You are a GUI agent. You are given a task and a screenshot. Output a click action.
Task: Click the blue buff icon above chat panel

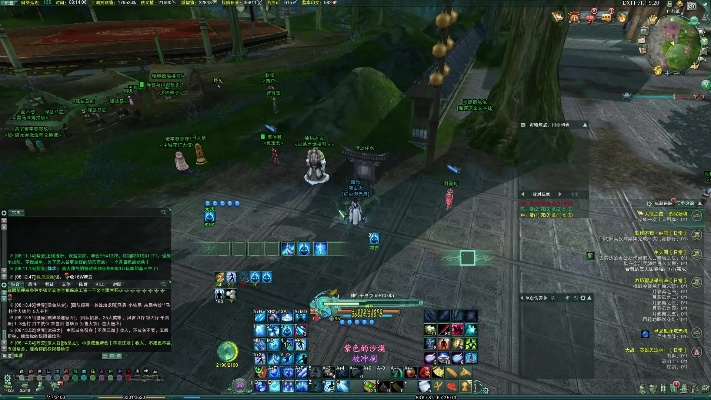coord(211,215)
